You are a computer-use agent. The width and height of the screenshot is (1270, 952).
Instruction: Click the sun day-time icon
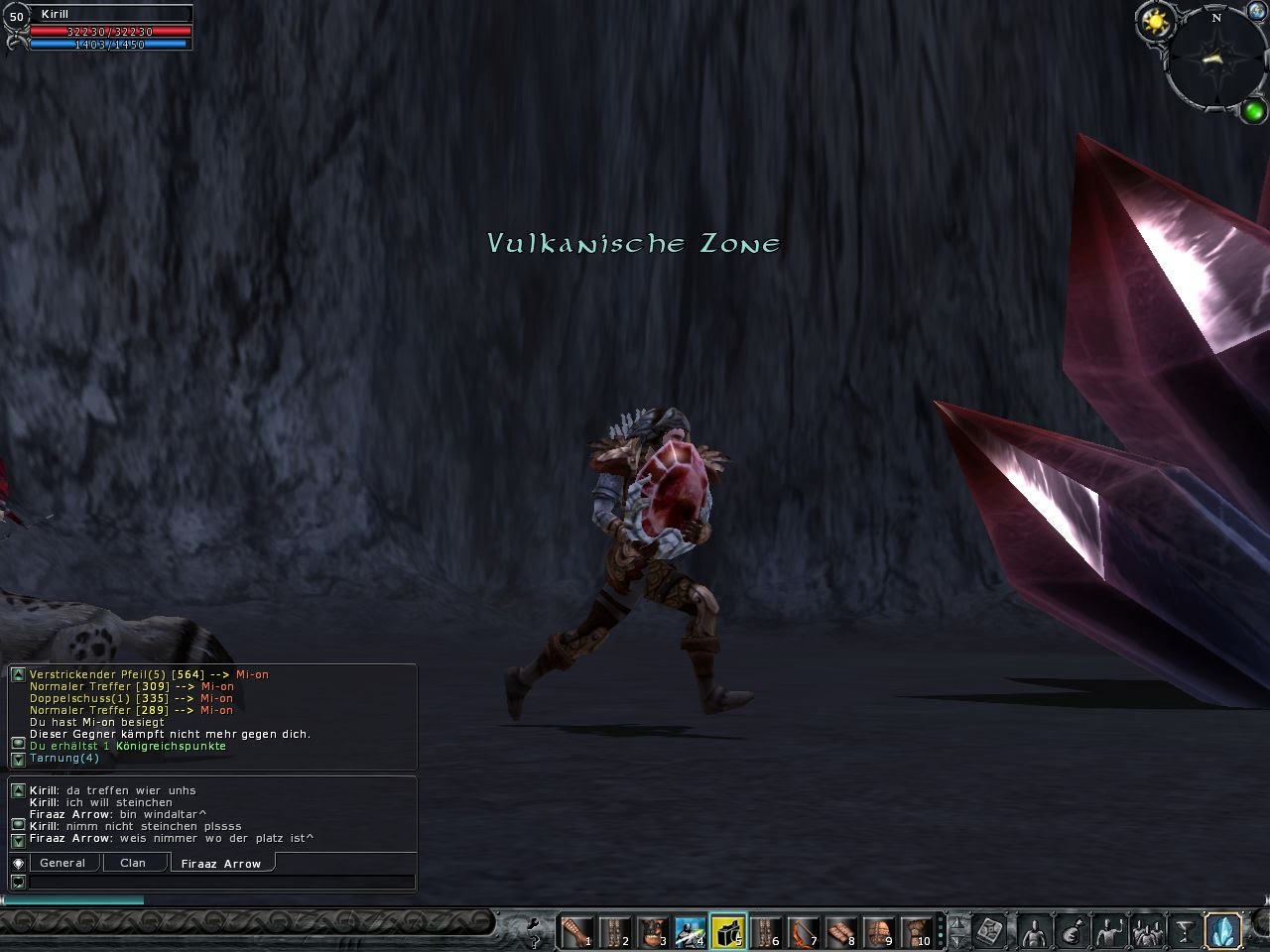1155,21
